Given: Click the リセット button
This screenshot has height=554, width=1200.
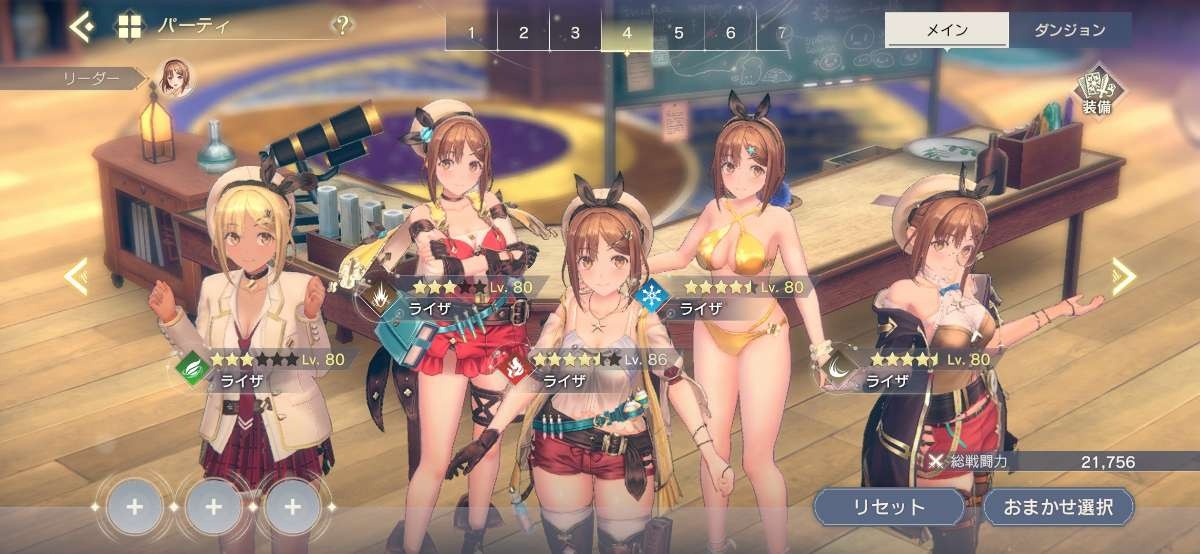Looking at the screenshot, I should pos(889,506).
